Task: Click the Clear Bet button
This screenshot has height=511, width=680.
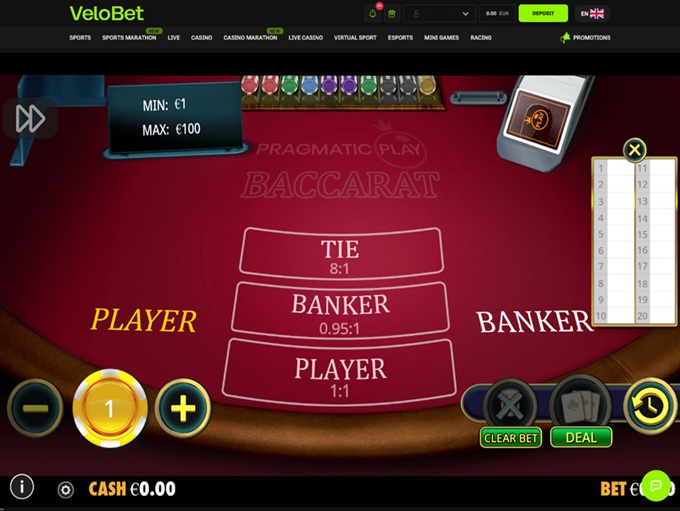Action: click(x=511, y=438)
